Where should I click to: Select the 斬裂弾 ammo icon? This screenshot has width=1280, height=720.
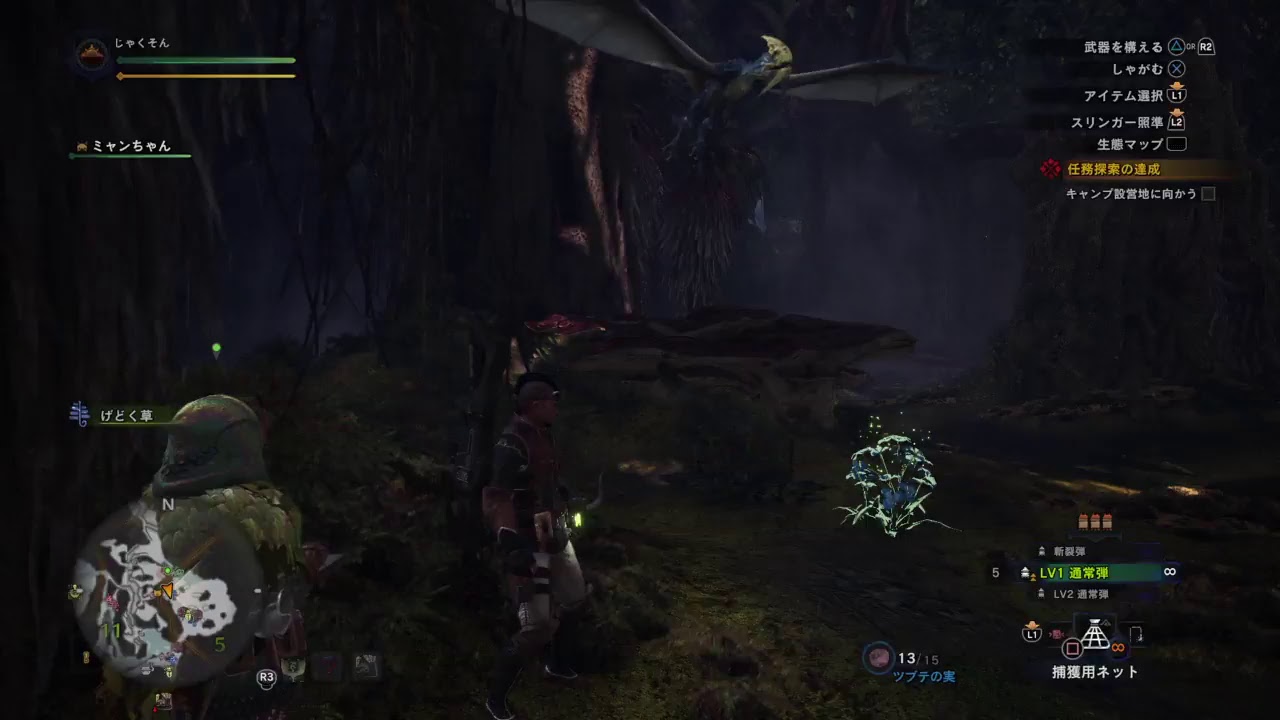[x=1041, y=551]
